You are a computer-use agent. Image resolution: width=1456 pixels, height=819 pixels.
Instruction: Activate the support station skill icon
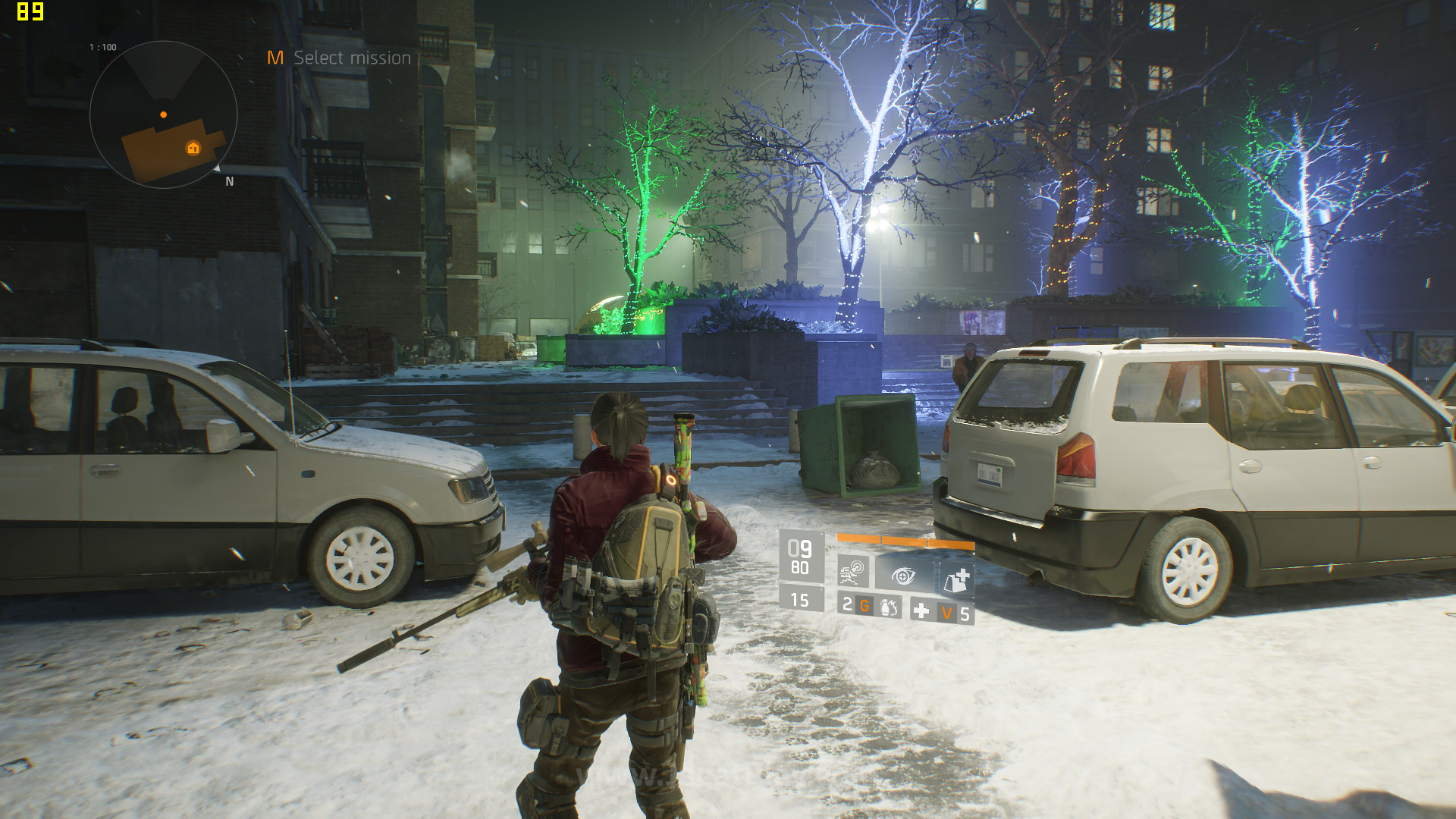click(x=955, y=582)
